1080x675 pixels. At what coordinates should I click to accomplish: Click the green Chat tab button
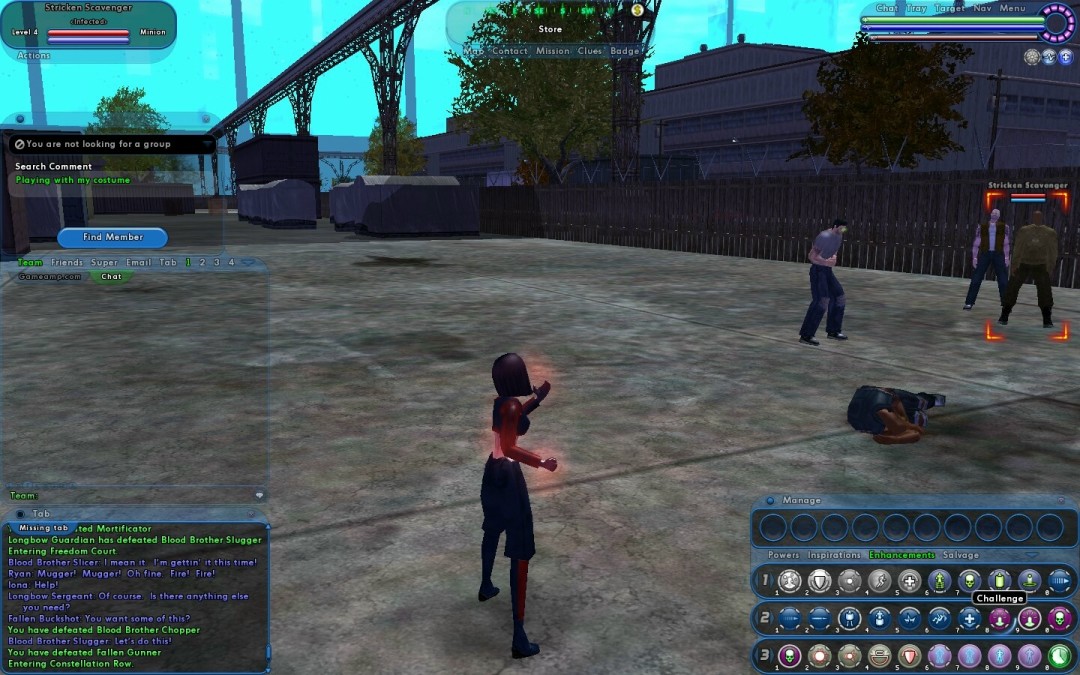coord(111,276)
